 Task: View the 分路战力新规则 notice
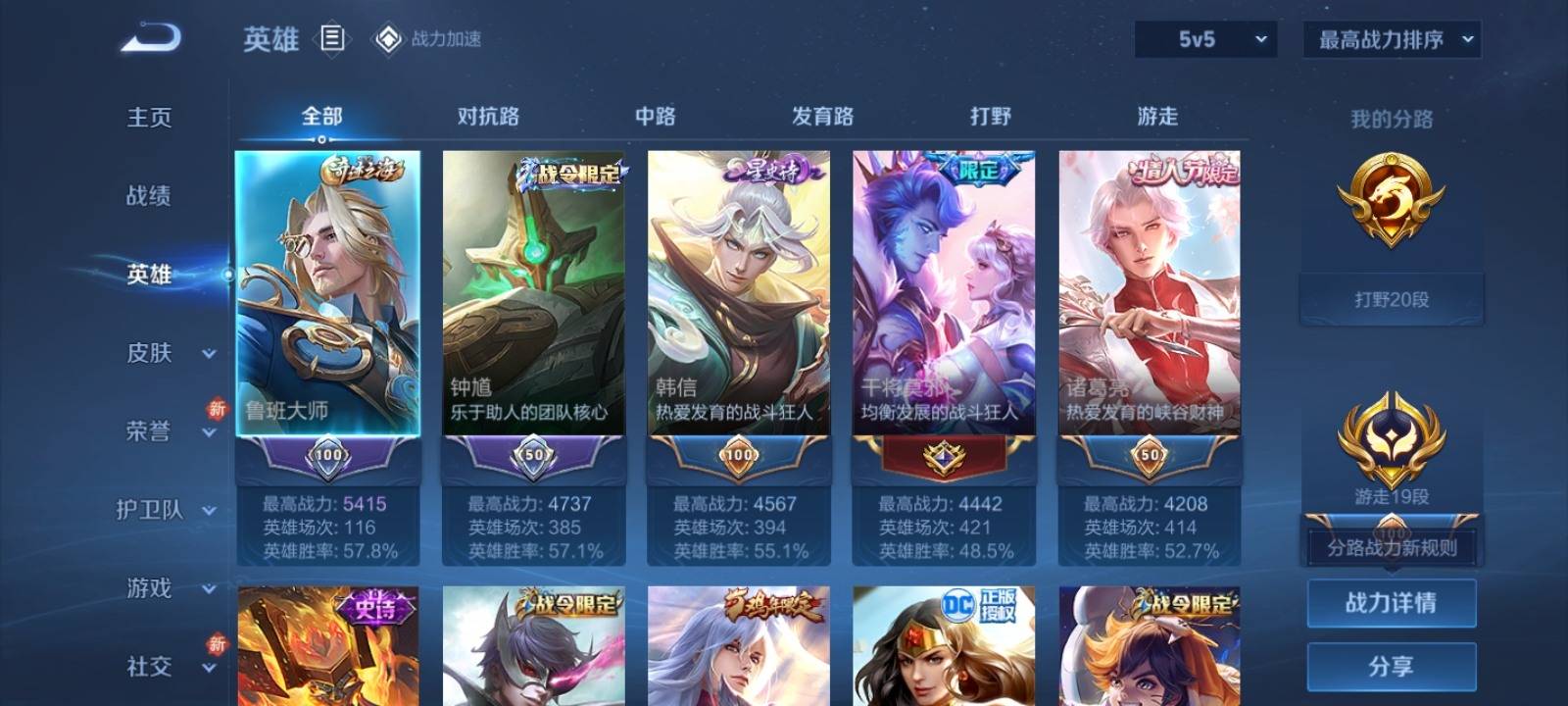(1392, 548)
